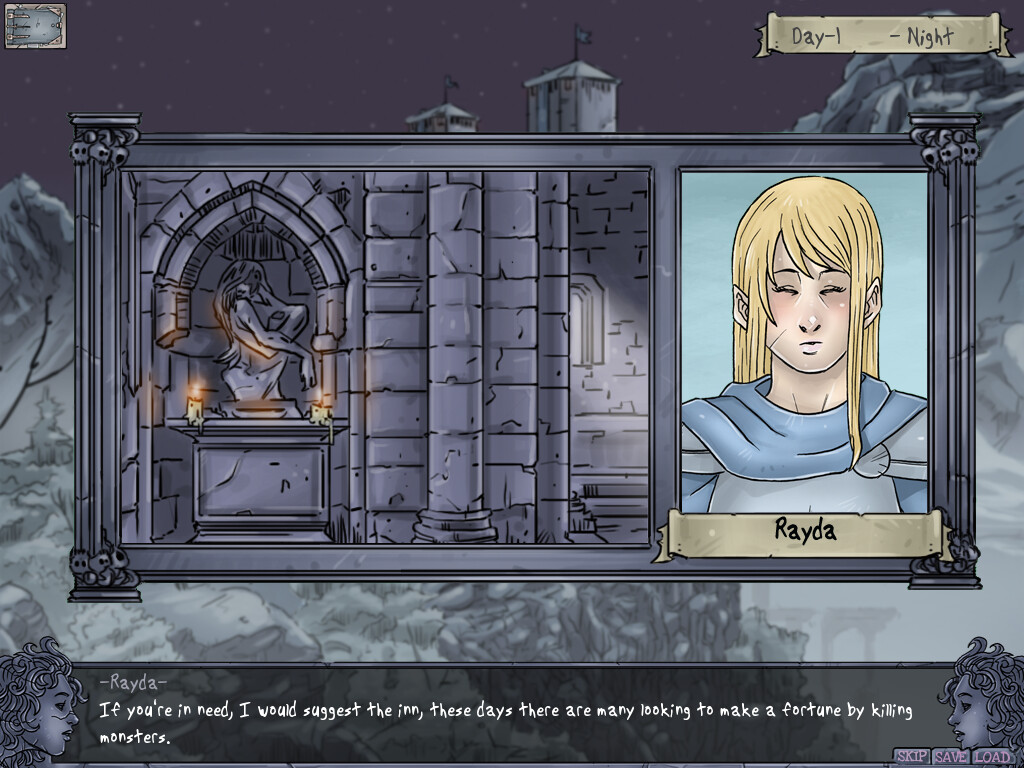Open the metal plate menu icon
Image resolution: width=1024 pixels, height=768 pixels.
point(35,26)
